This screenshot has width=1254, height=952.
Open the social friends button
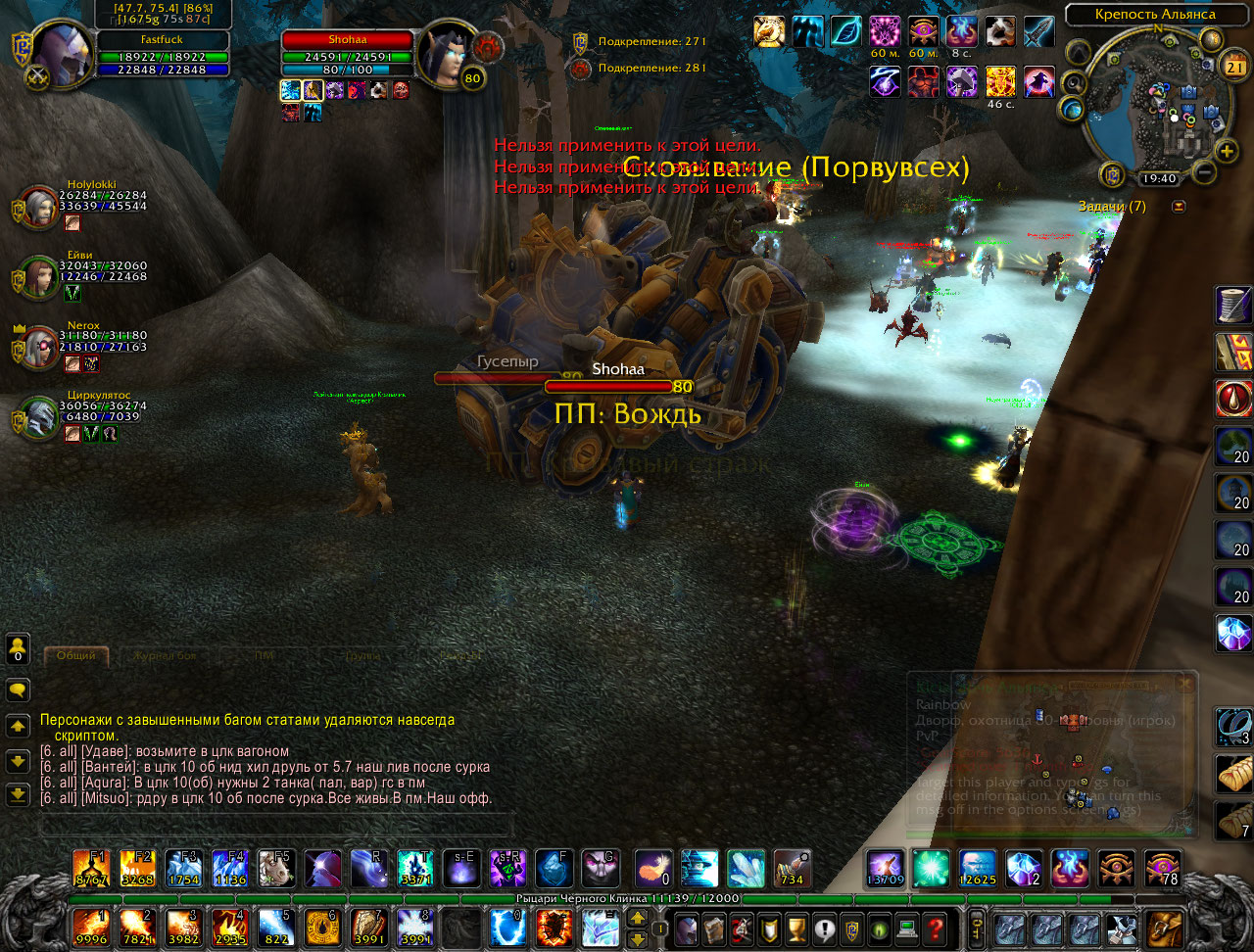pyautogui.click(x=18, y=647)
